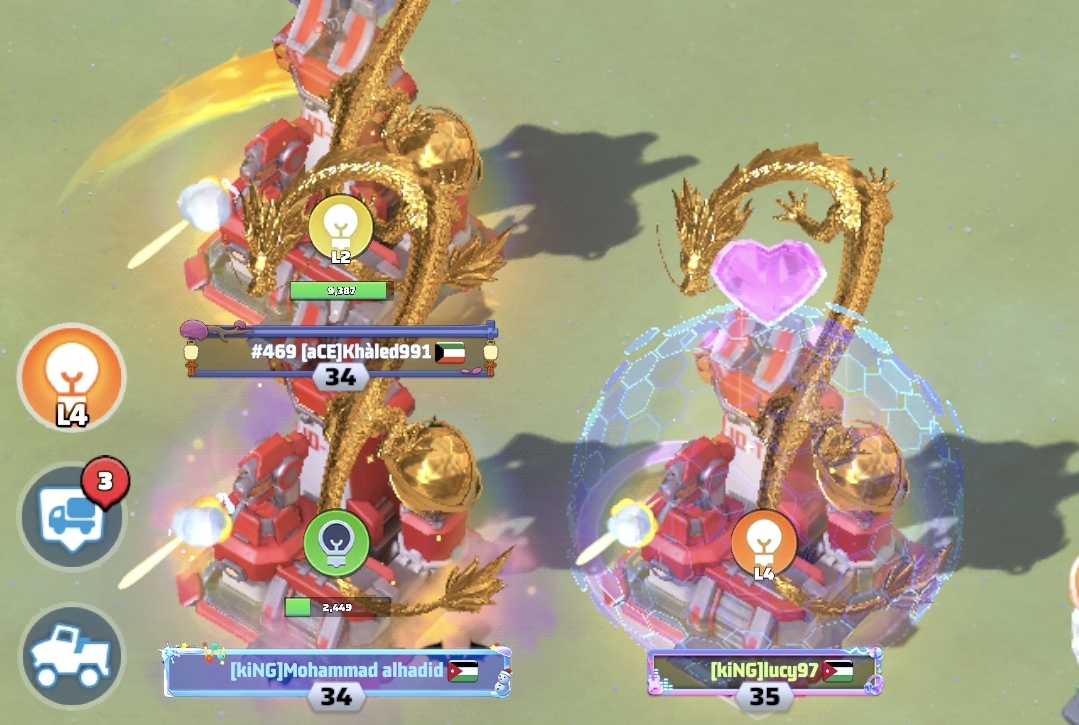Open the [kiNG]lucy97 player nameplate
This screenshot has height=725, width=1079.
coord(764,671)
